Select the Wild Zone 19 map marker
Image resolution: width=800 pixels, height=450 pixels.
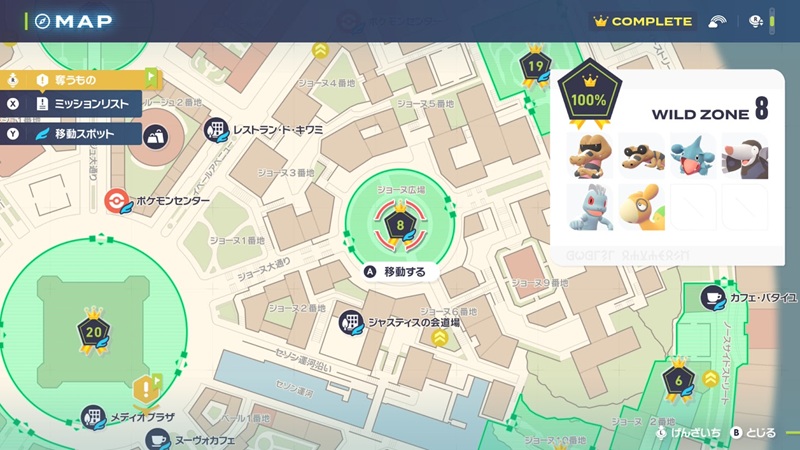(535, 68)
